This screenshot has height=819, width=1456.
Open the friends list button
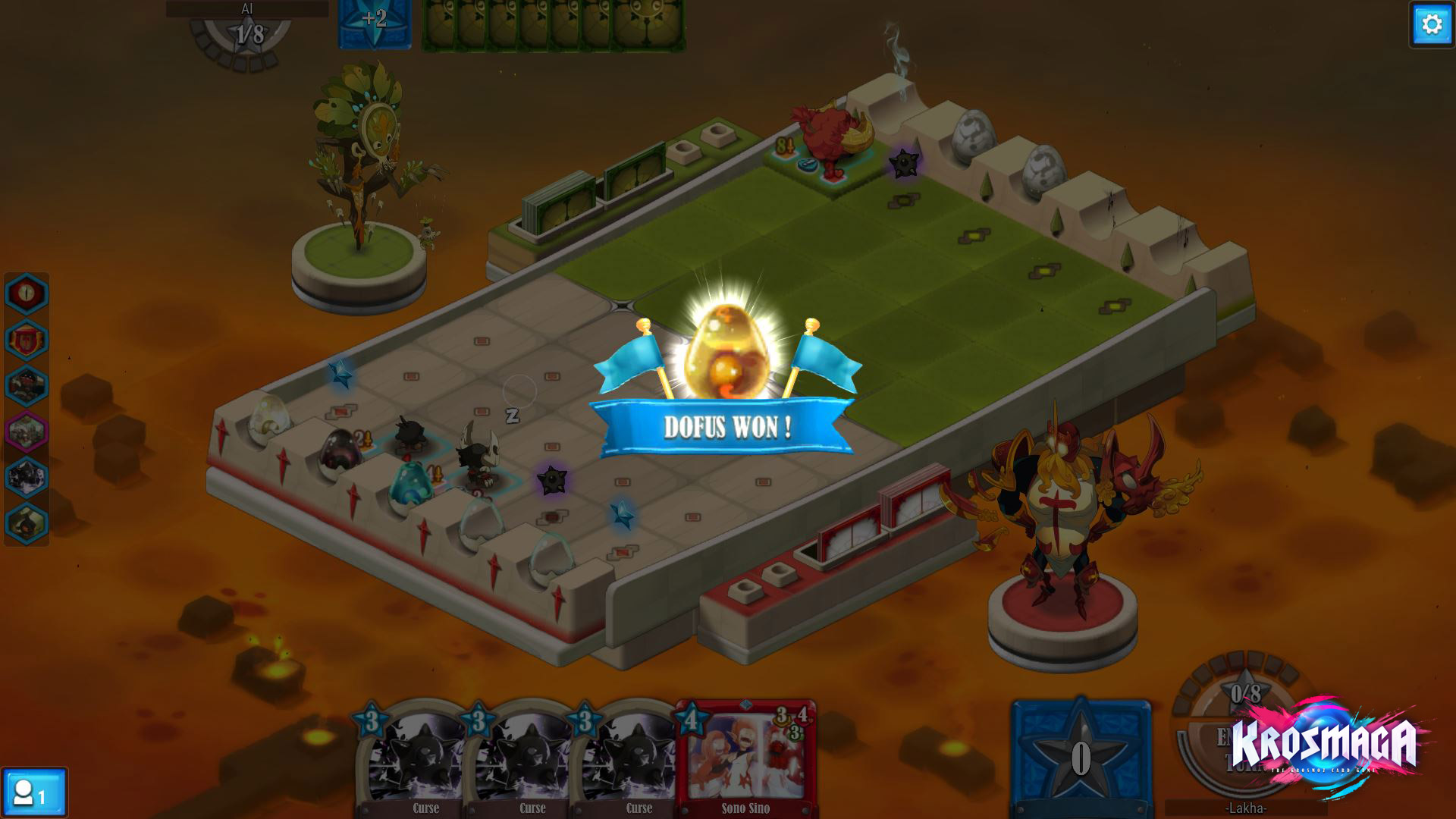pos(33,793)
